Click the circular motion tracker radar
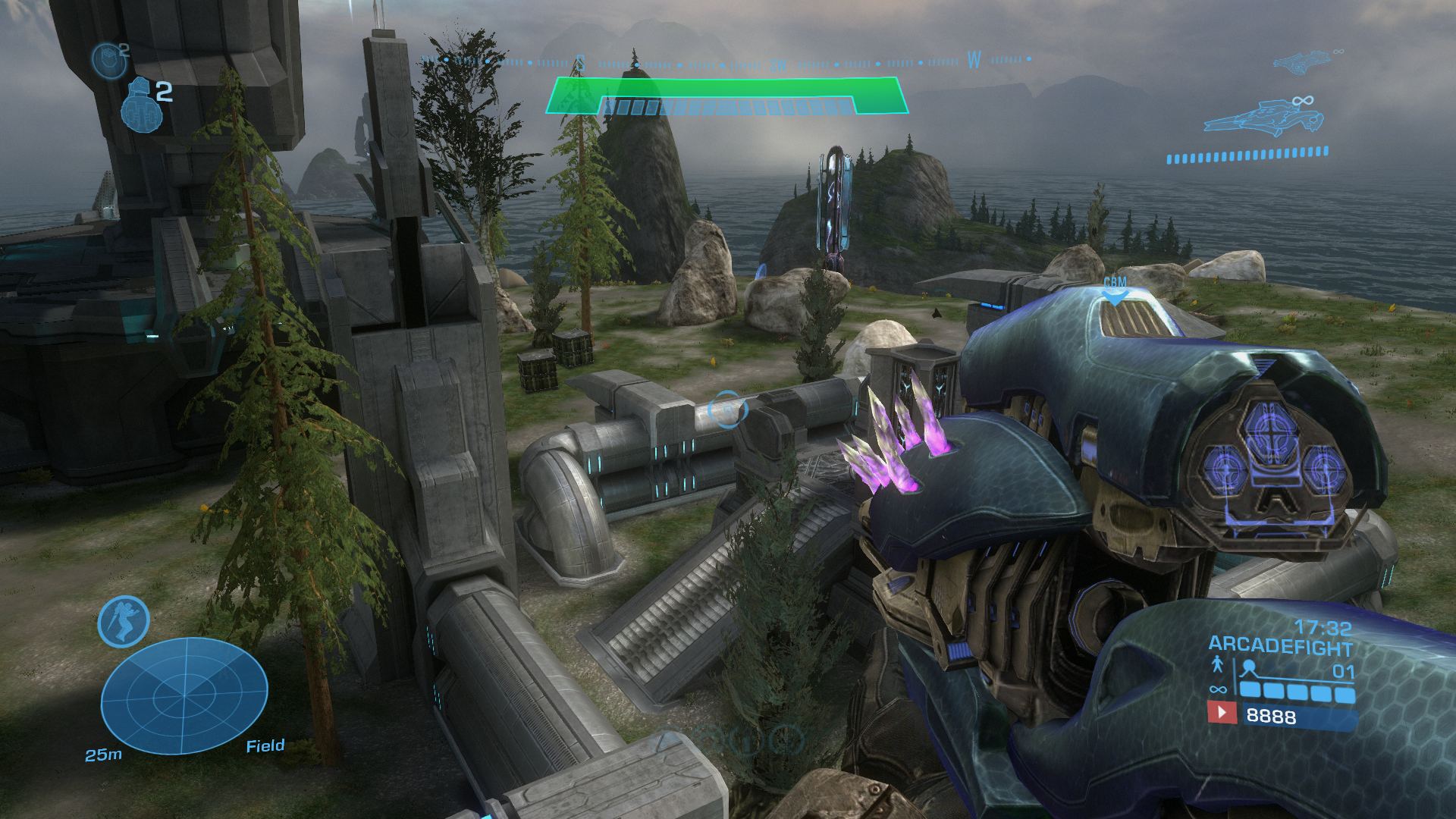 click(184, 695)
